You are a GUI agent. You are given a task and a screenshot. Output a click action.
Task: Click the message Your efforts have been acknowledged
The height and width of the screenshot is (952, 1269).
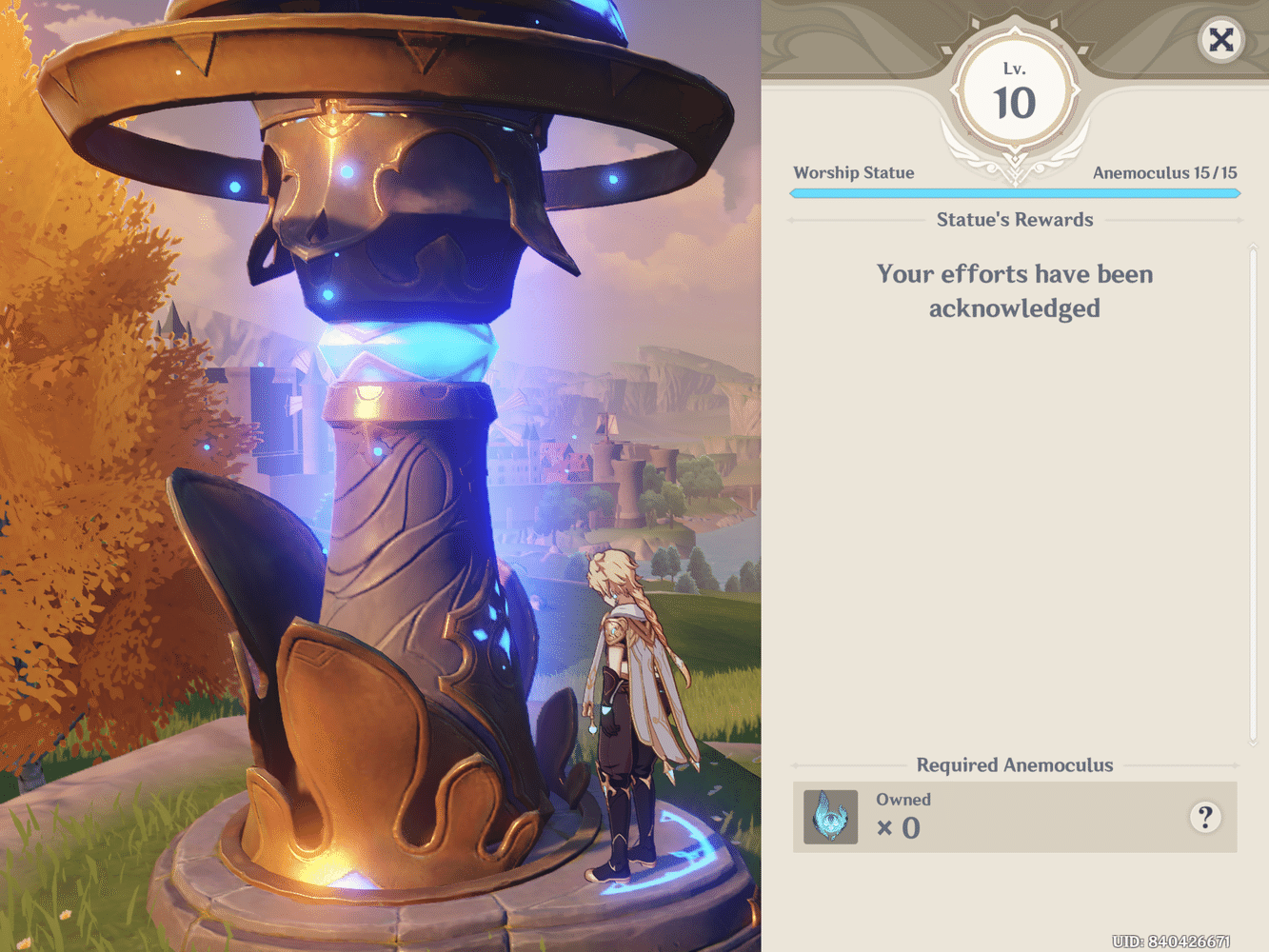(x=1015, y=290)
